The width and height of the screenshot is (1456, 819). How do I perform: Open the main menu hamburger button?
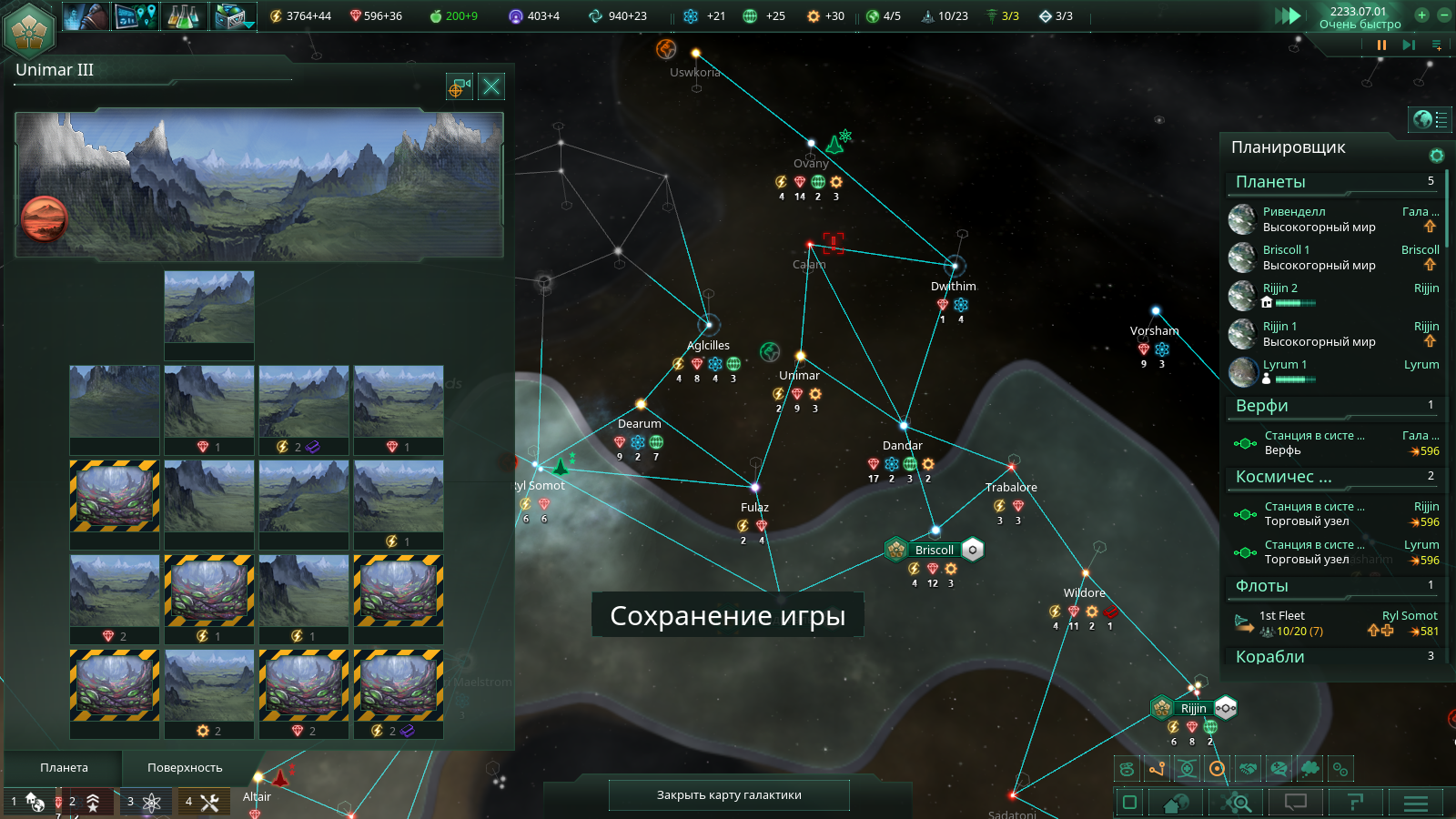tap(1415, 802)
